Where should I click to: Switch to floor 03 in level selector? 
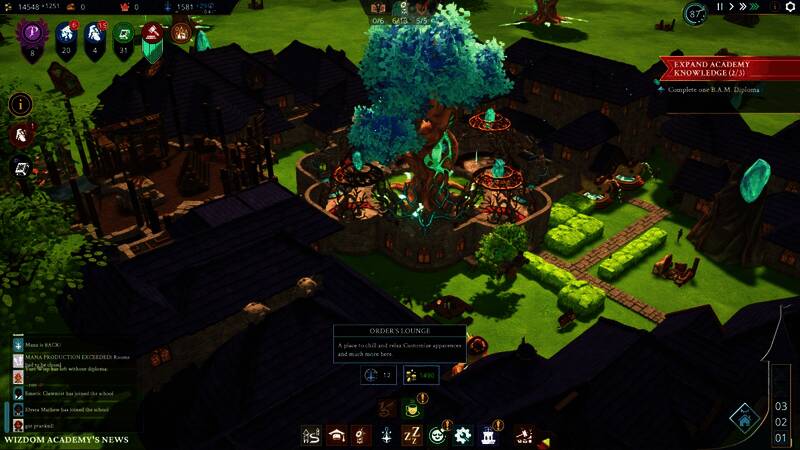point(781,406)
